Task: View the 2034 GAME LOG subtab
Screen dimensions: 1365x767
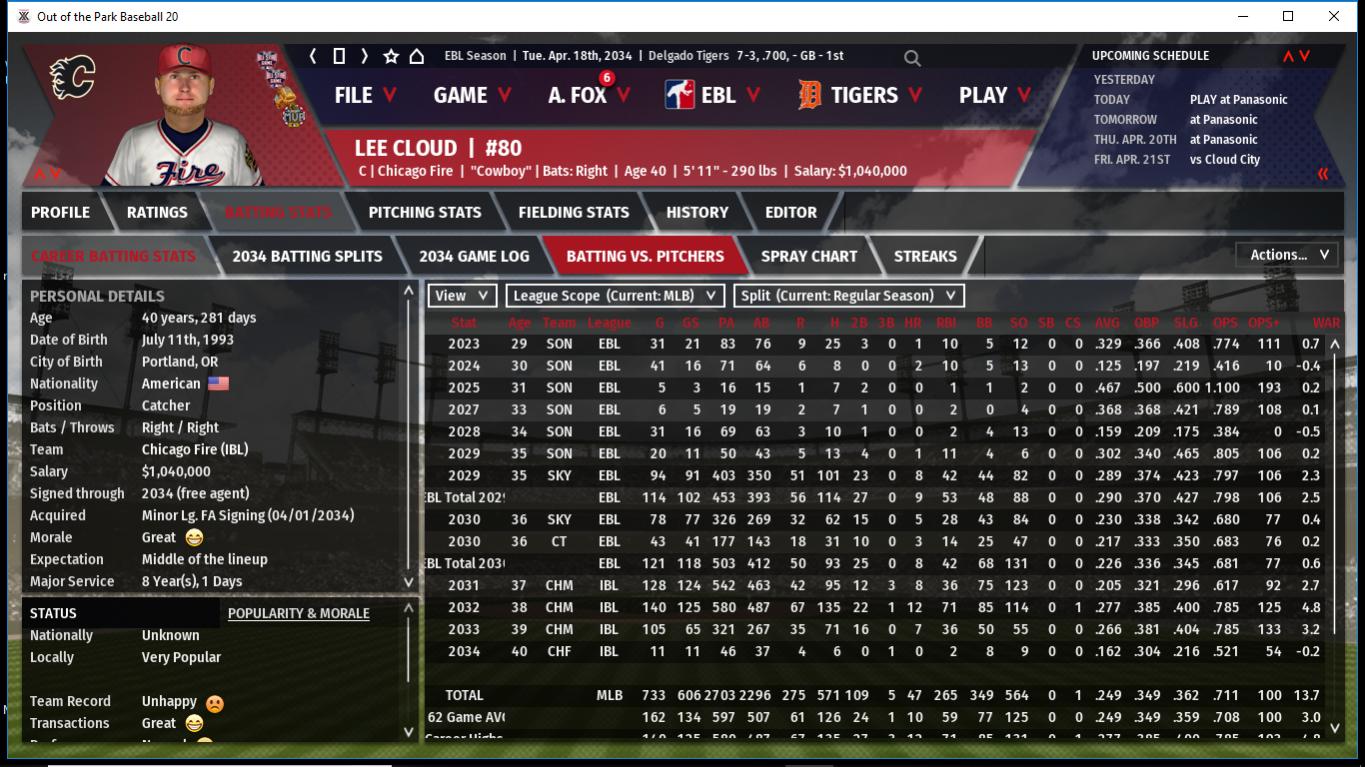Action: tap(474, 256)
